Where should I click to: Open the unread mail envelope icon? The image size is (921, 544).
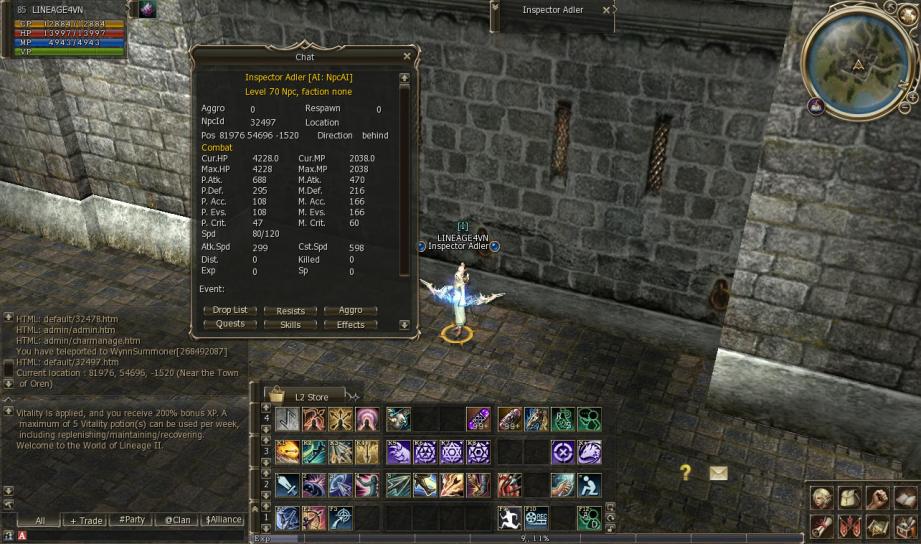pos(718,473)
